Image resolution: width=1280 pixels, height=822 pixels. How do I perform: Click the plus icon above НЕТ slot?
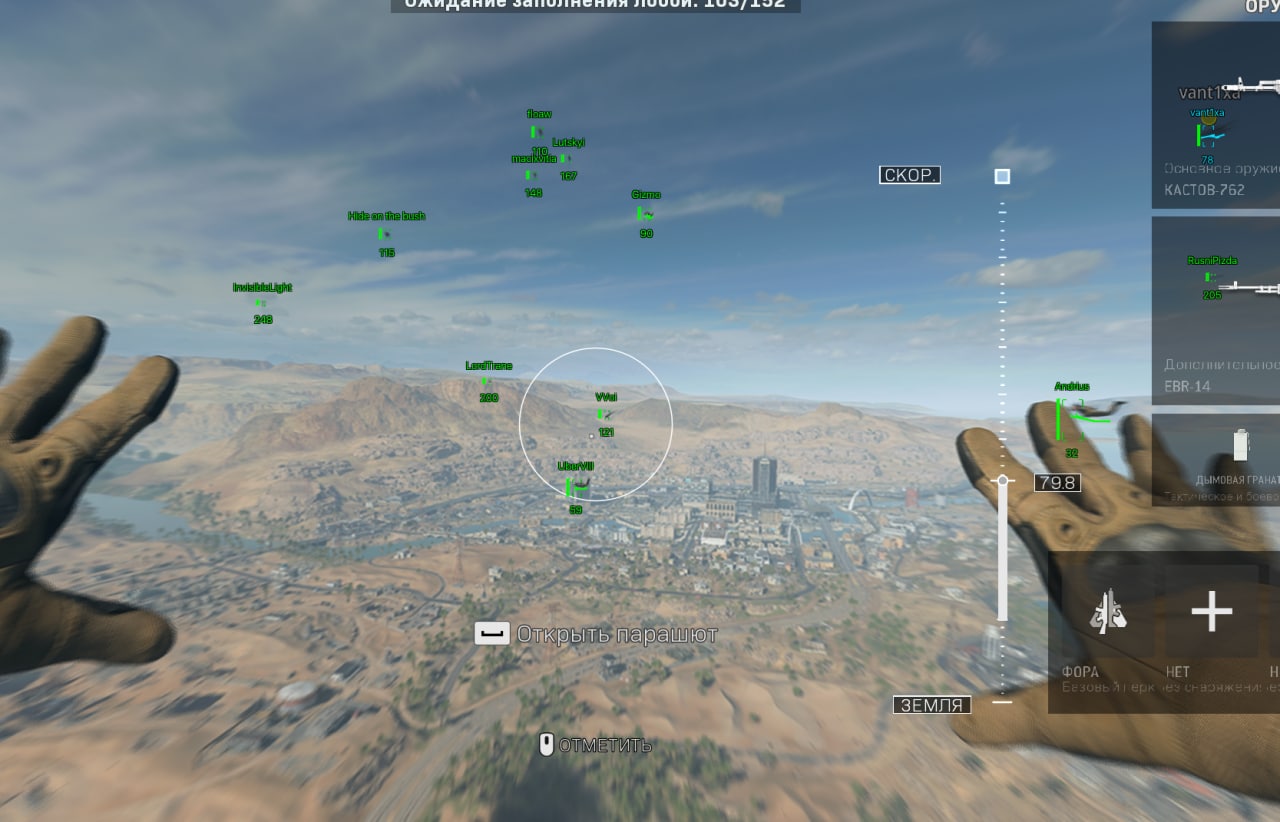1210,612
